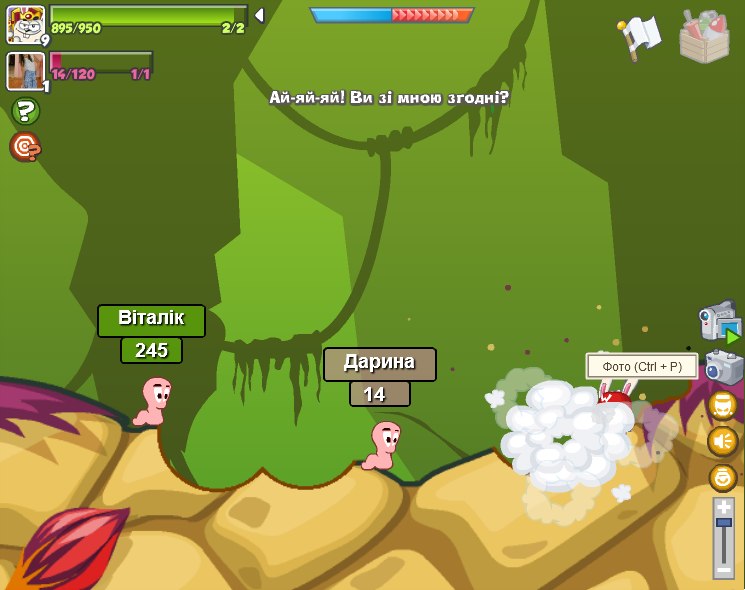Start video recording with the camcorder icon
This screenshot has width=745, height=590.
pos(719,322)
